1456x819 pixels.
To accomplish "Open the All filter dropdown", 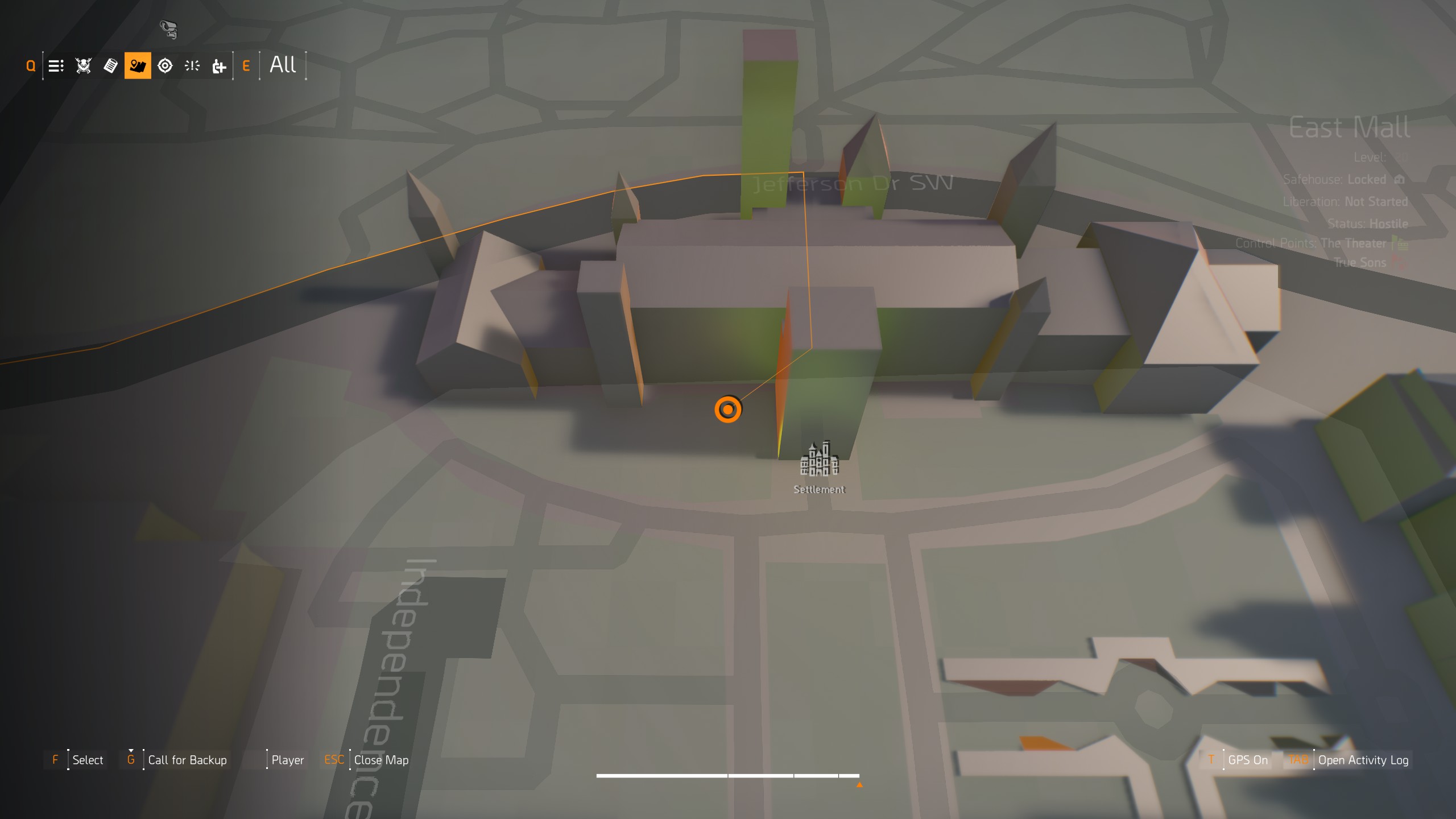I will tap(283, 65).
